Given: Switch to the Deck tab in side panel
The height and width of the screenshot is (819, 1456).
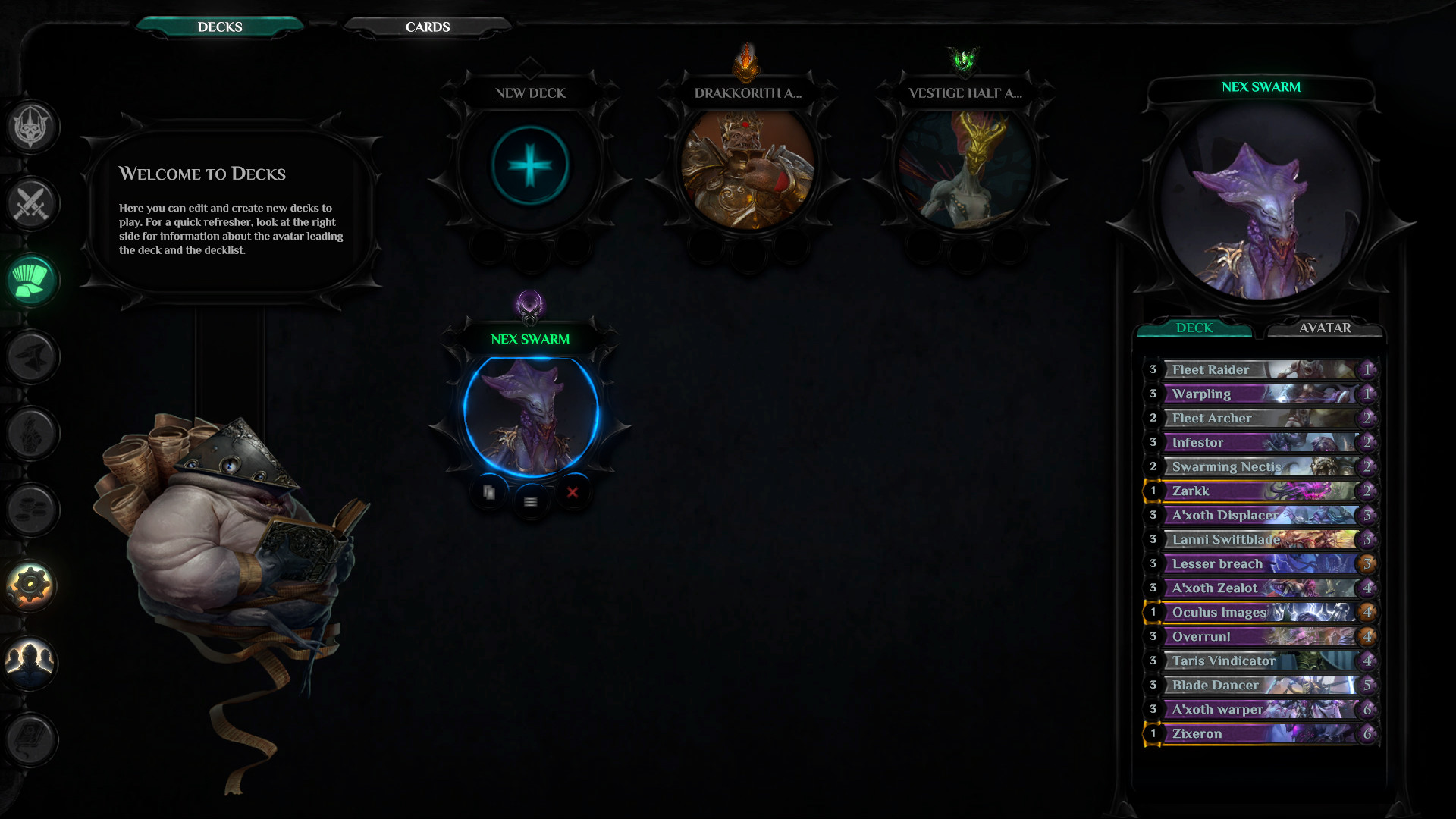Looking at the screenshot, I should point(1194,328).
